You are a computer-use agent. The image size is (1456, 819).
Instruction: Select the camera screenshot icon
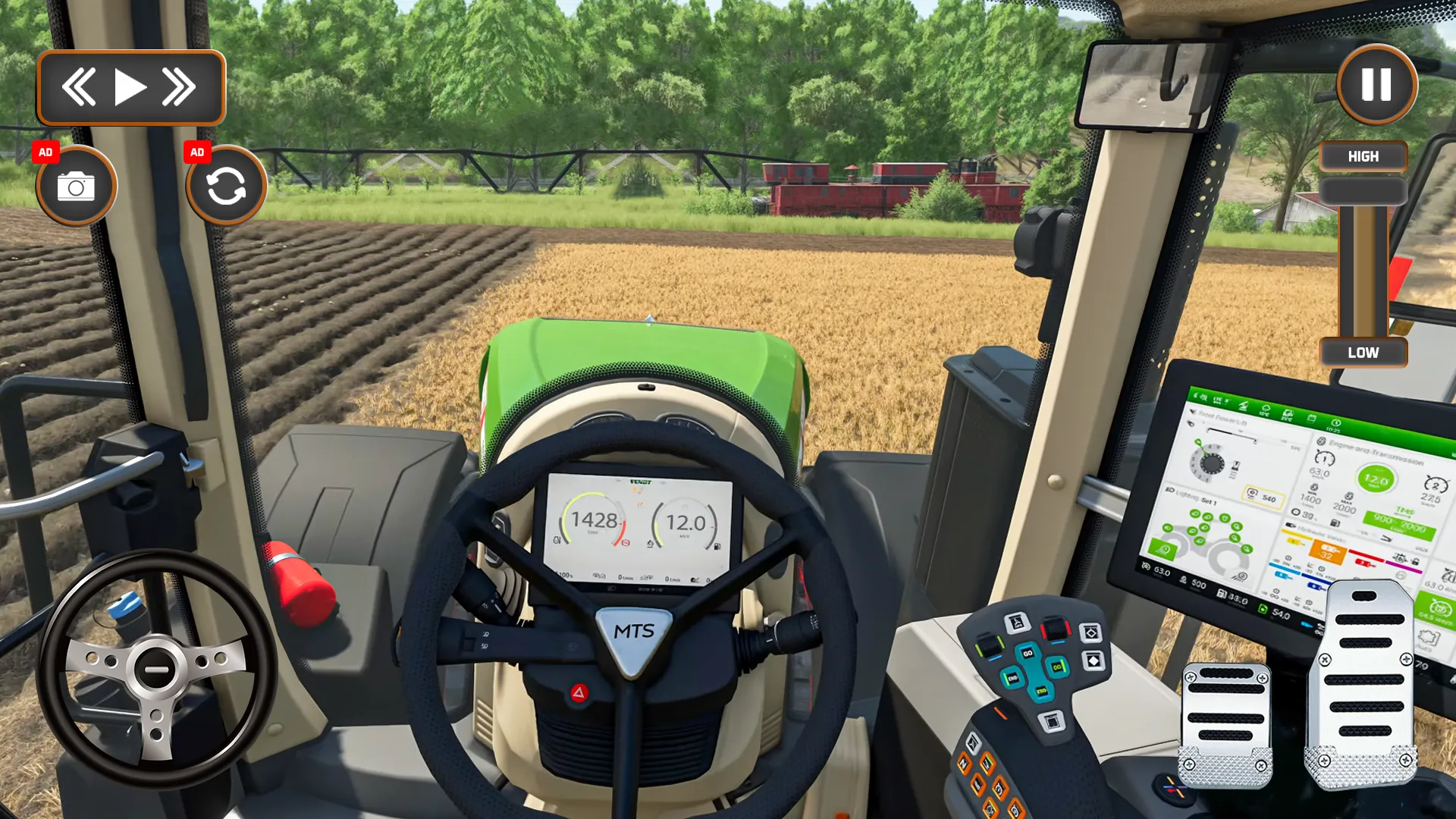(77, 185)
